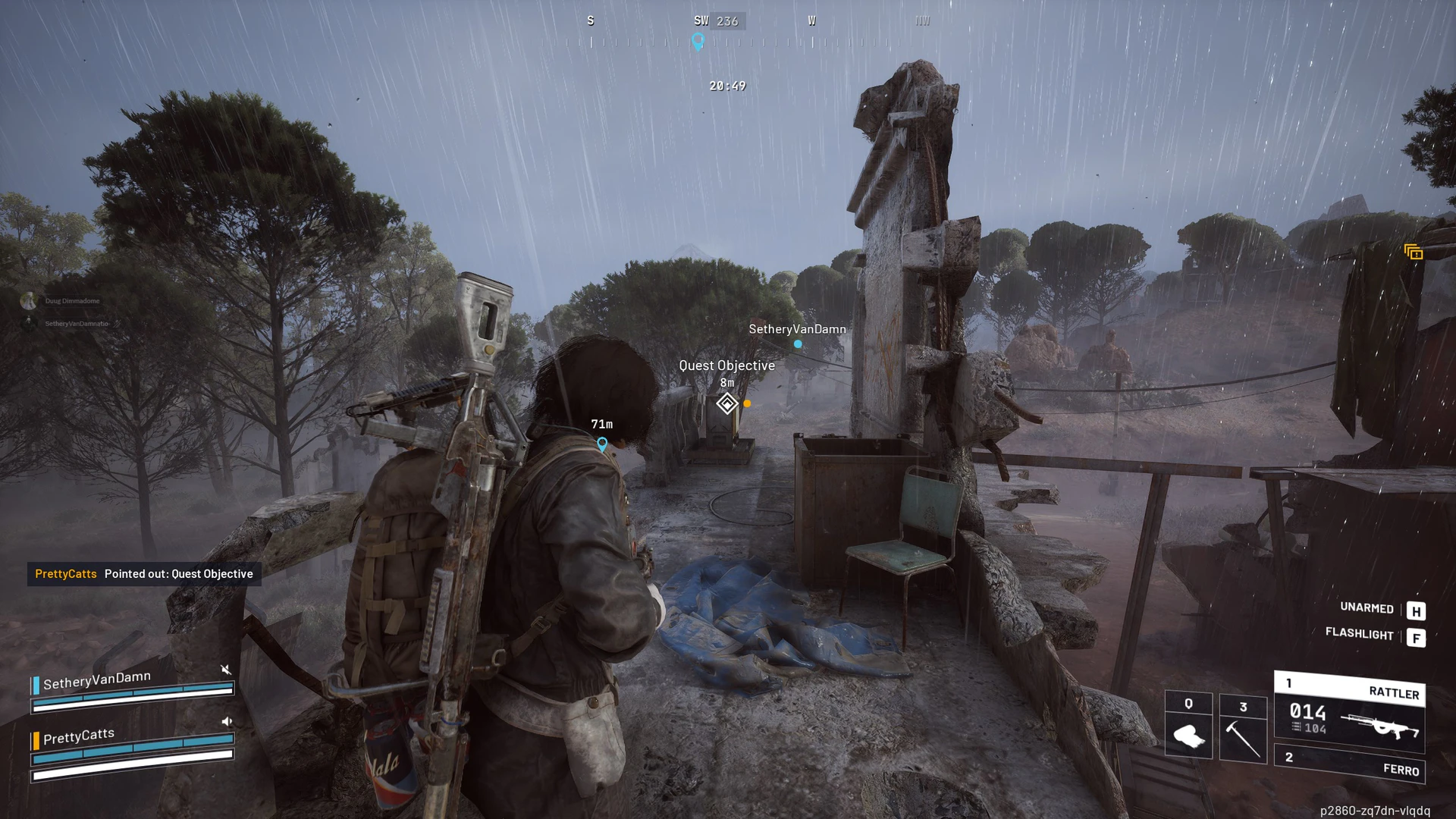Viewport: 1456px width, 819px height.
Task: Select the pickaxe tool slot
Action: tap(1243, 728)
